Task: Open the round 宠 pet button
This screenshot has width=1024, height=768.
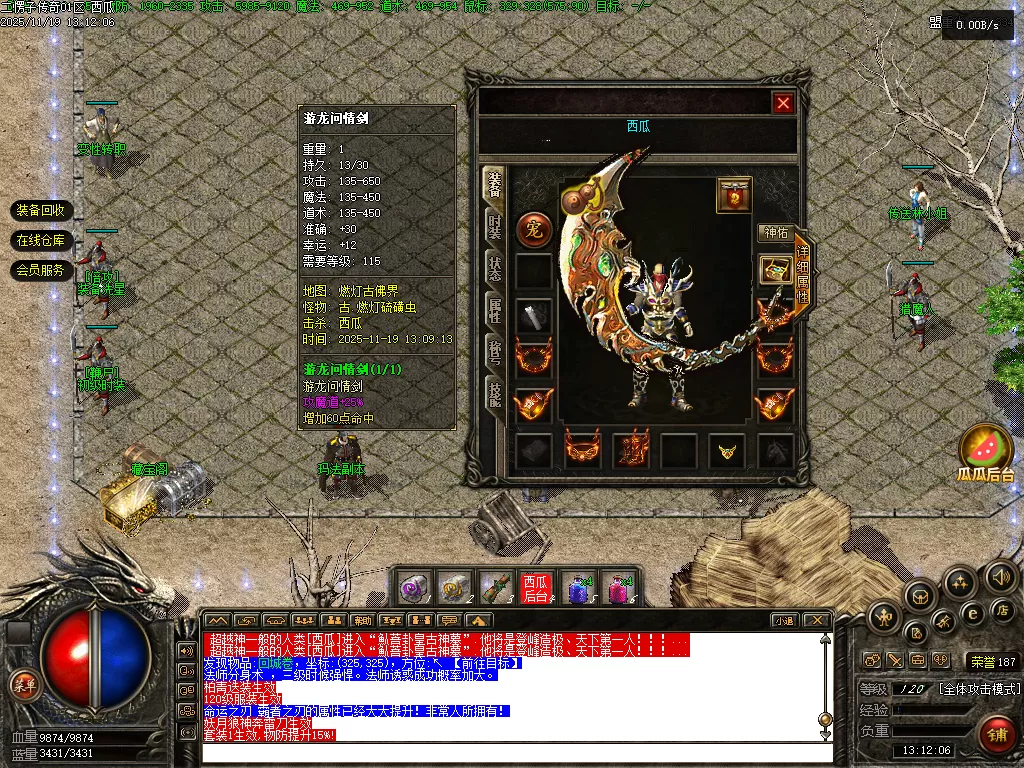Action: pyautogui.click(x=533, y=230)
